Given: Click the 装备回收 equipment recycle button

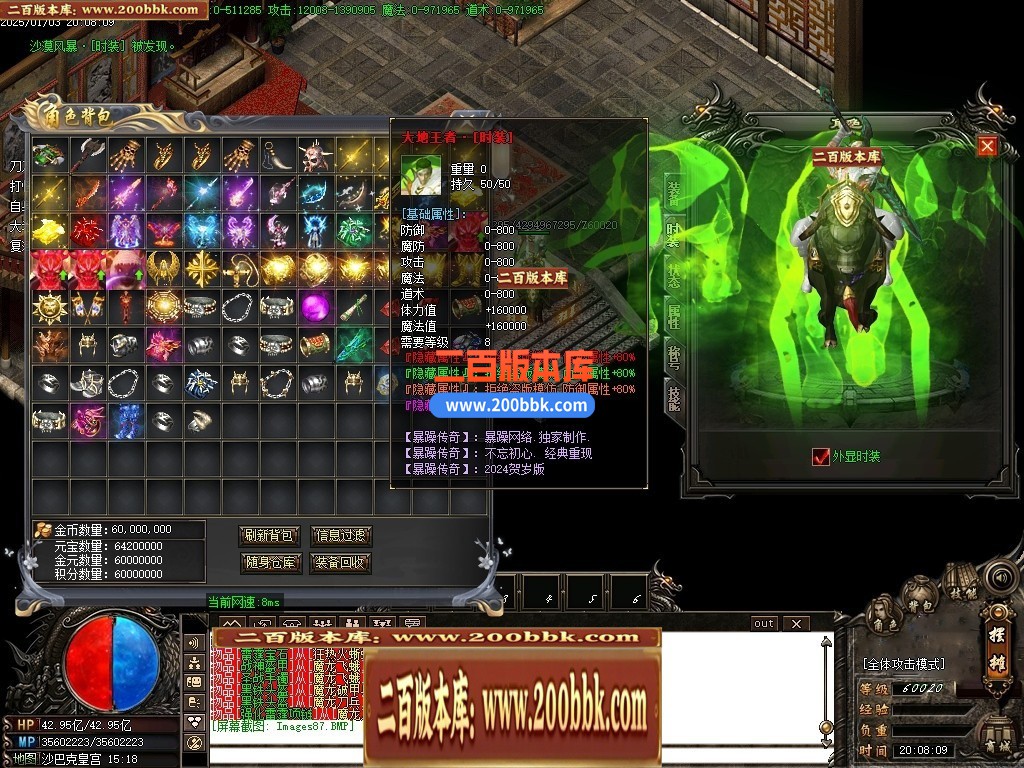Looking at the screenshot, I should [x=341, y=563].
